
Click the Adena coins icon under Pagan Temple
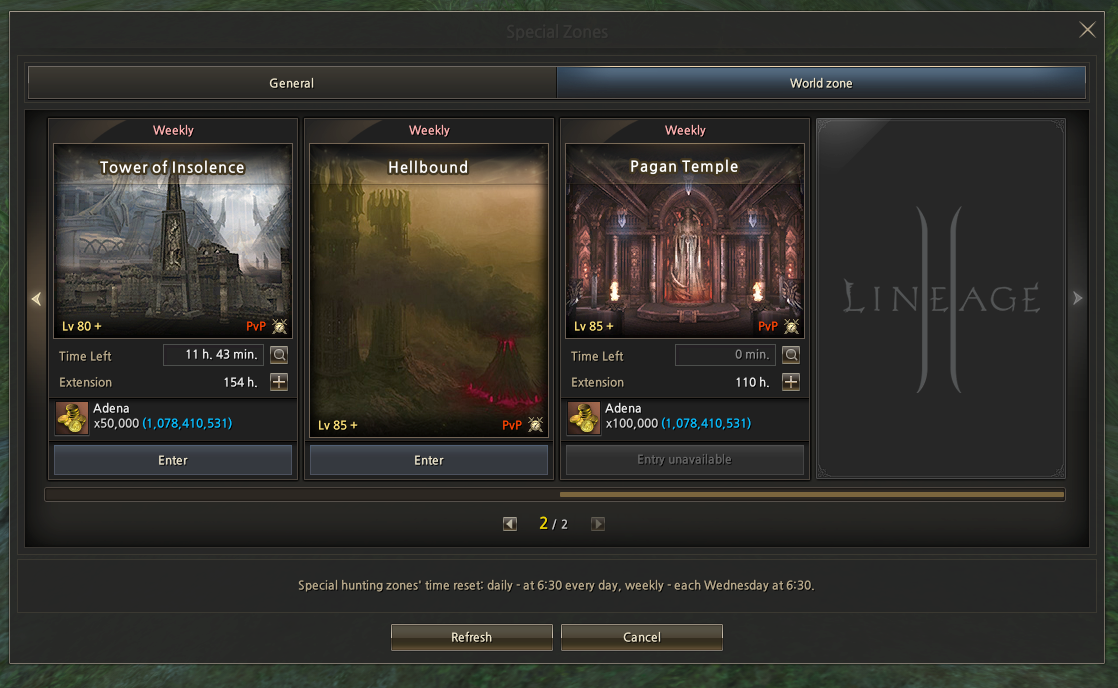click(584, 418)
